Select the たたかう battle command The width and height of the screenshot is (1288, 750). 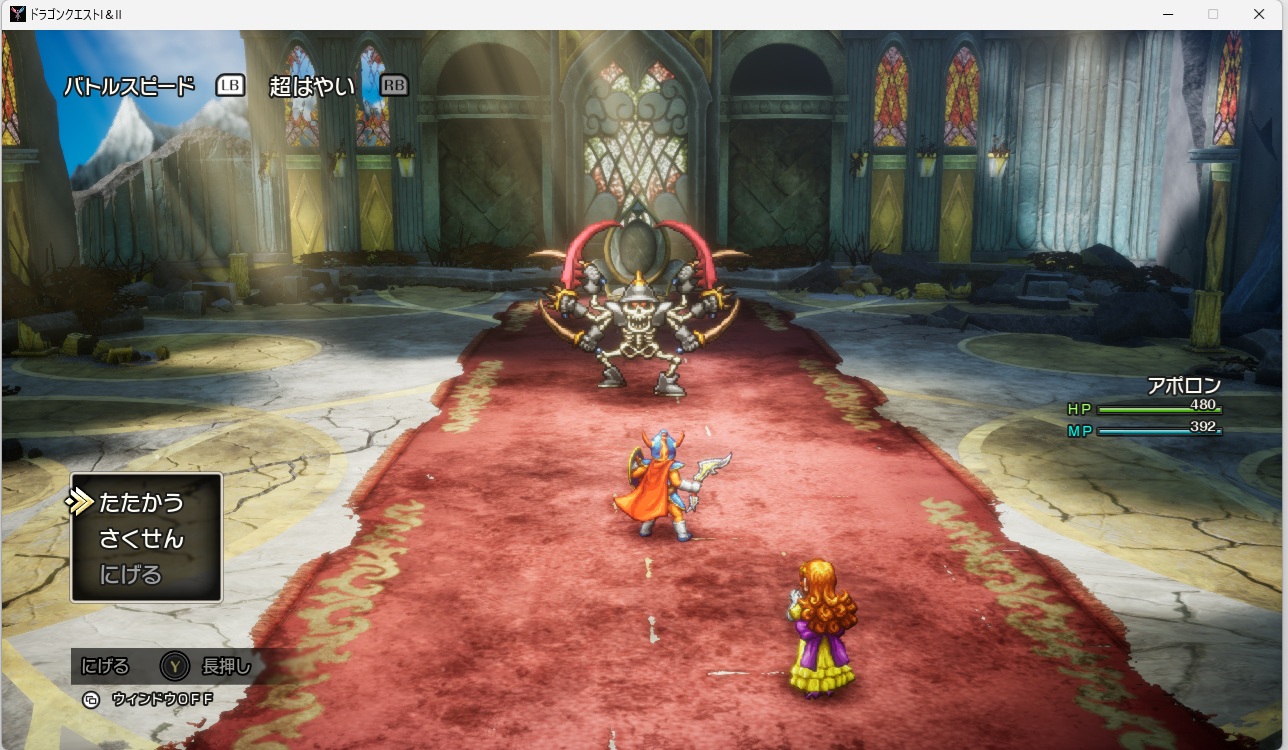coord(141,502)
